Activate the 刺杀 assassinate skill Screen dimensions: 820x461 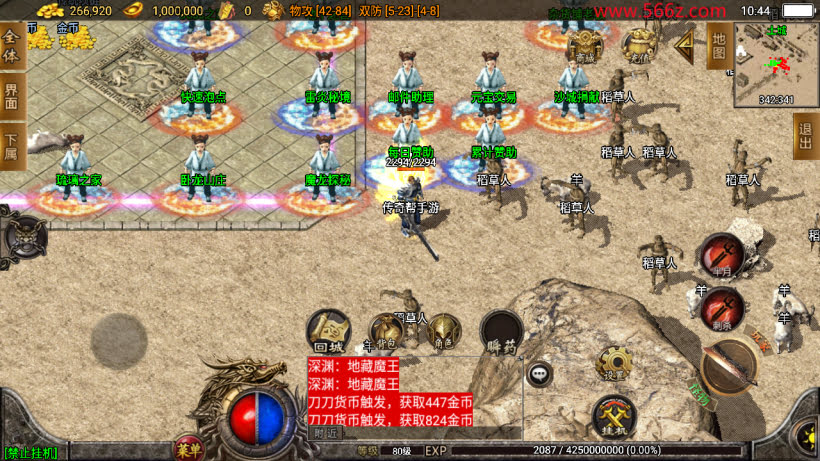pyautogui.click(x=721, y=309)
